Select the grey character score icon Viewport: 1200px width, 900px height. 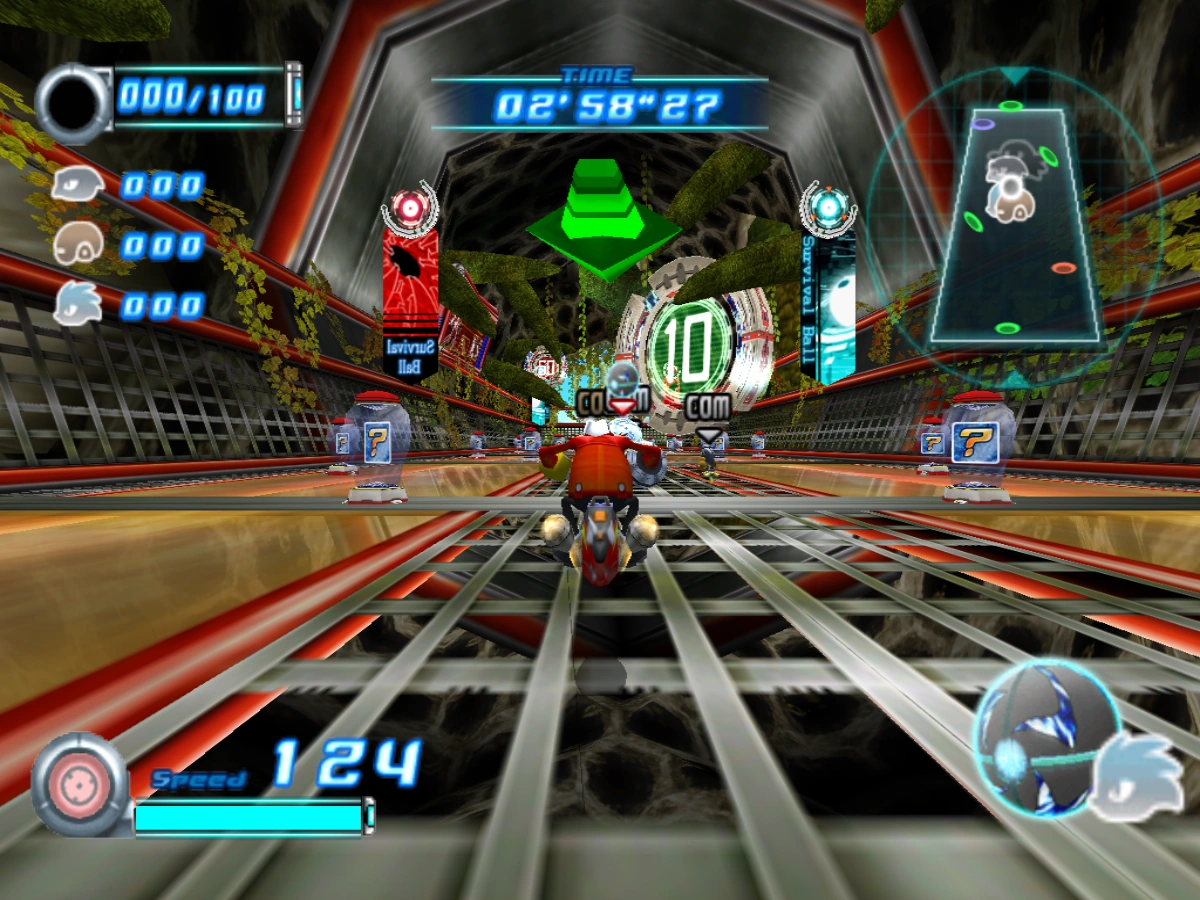[78, 186]
